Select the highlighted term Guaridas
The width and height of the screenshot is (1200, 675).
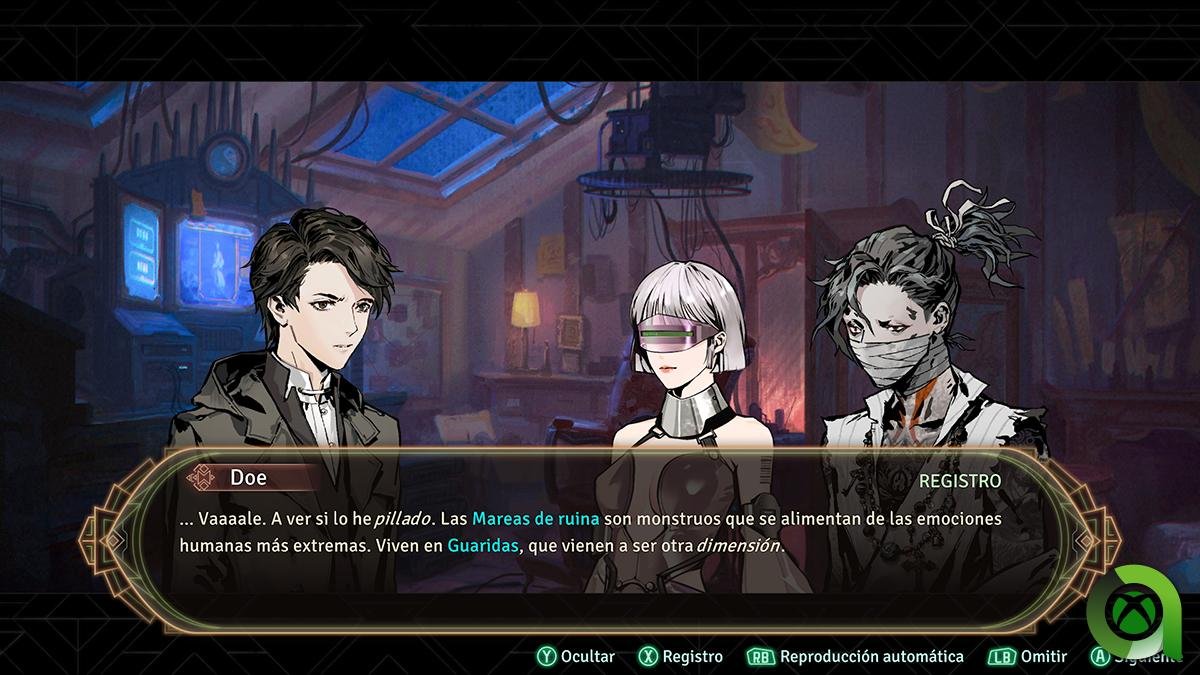click(483, 546)
